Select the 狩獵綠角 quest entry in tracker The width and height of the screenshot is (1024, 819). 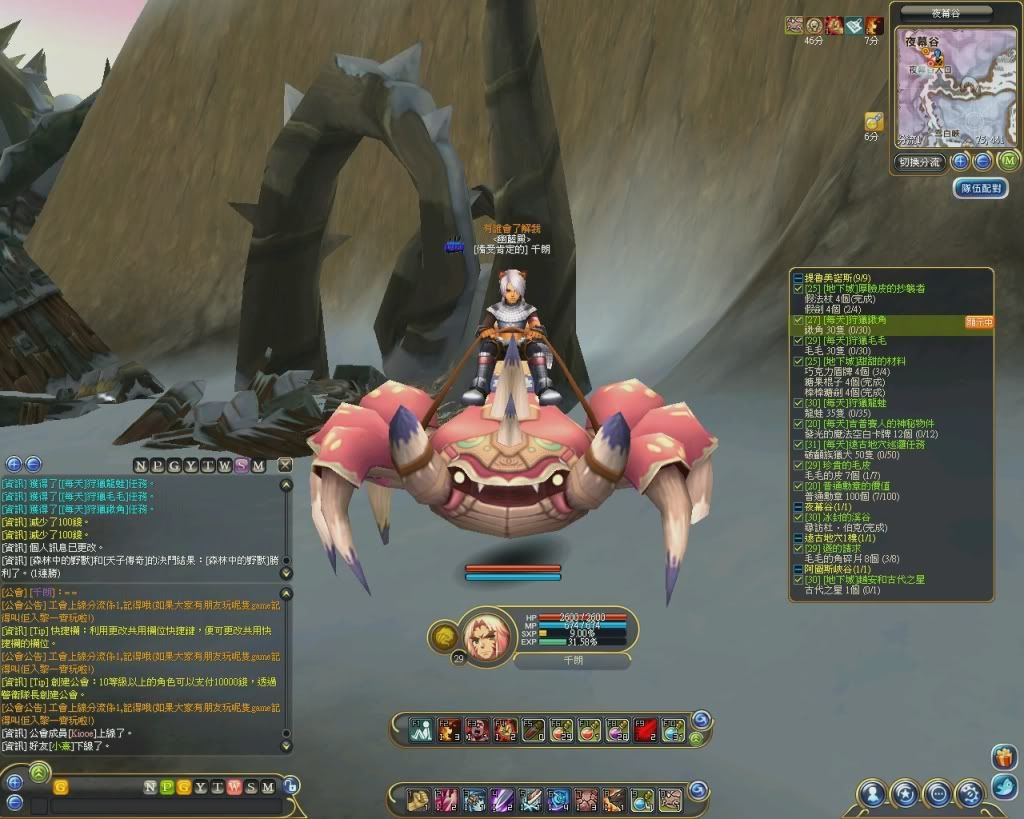[846, 320]
